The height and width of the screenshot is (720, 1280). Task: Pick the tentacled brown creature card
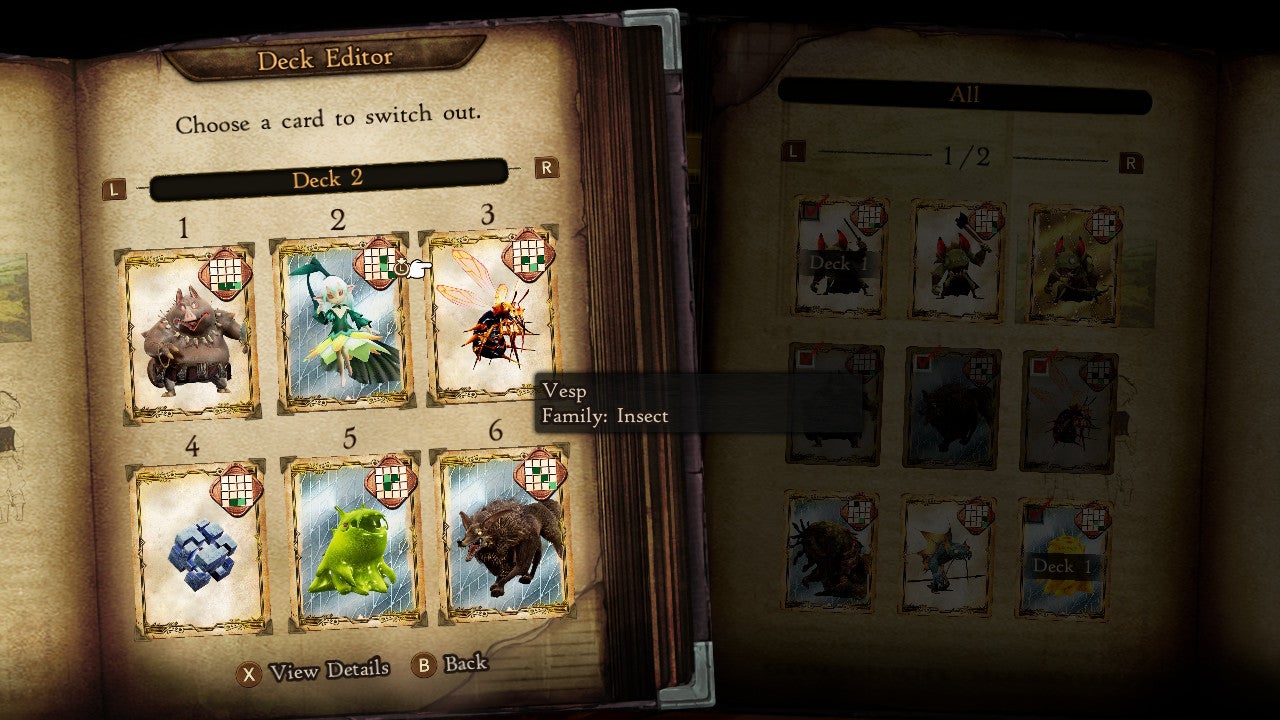pyautogui.click(x=832, y=552)
